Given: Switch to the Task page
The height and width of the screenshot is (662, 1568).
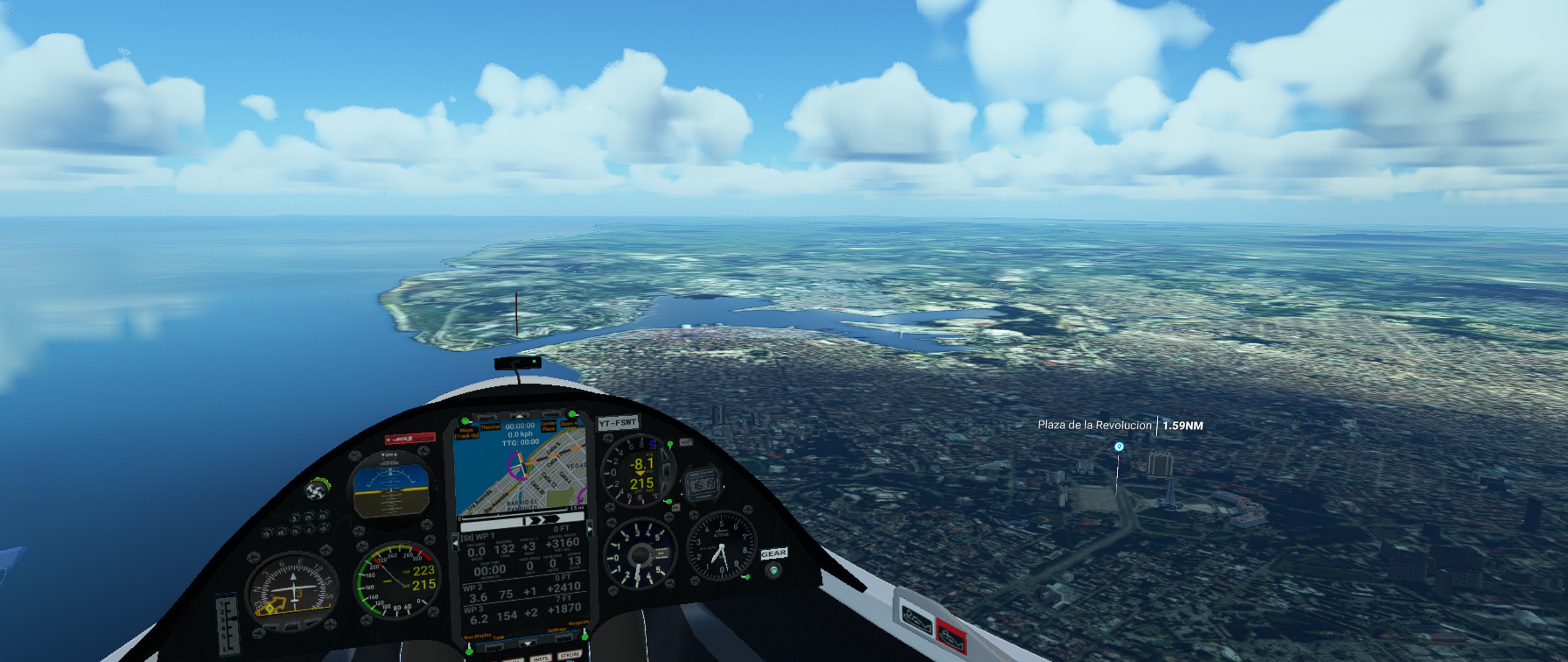Looking at the screenshot, I should tap(499, 637).
